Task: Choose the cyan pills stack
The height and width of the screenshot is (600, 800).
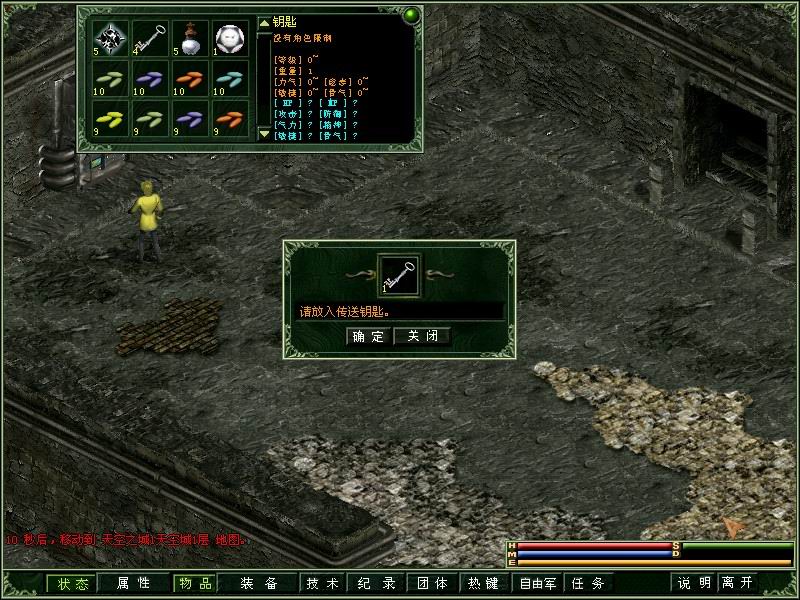Action: pos(231,80)
